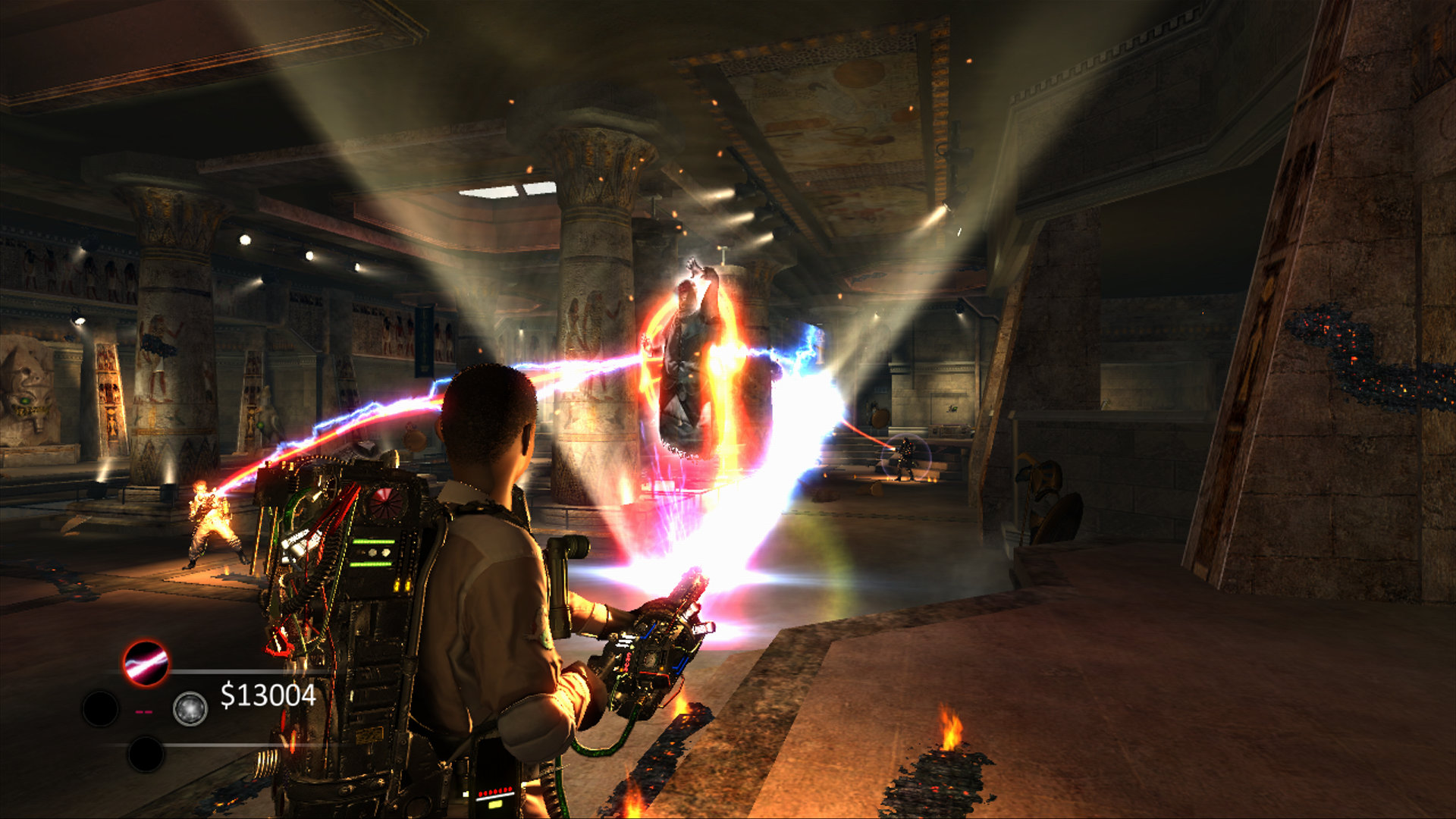Expand the weapon selection wheel
Screen dimensions: 1456x819
click(144, 708)
